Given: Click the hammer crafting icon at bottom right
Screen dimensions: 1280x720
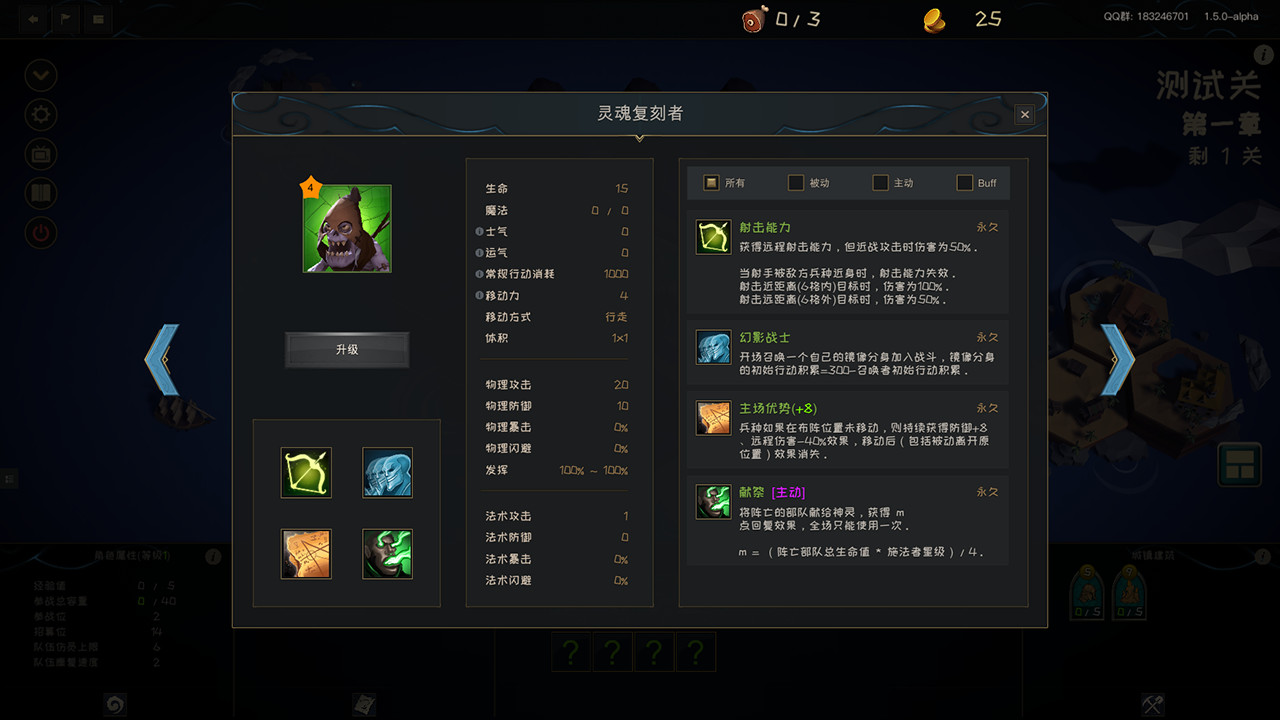Looking at the screenshot, I should [x=1154, y=705].
